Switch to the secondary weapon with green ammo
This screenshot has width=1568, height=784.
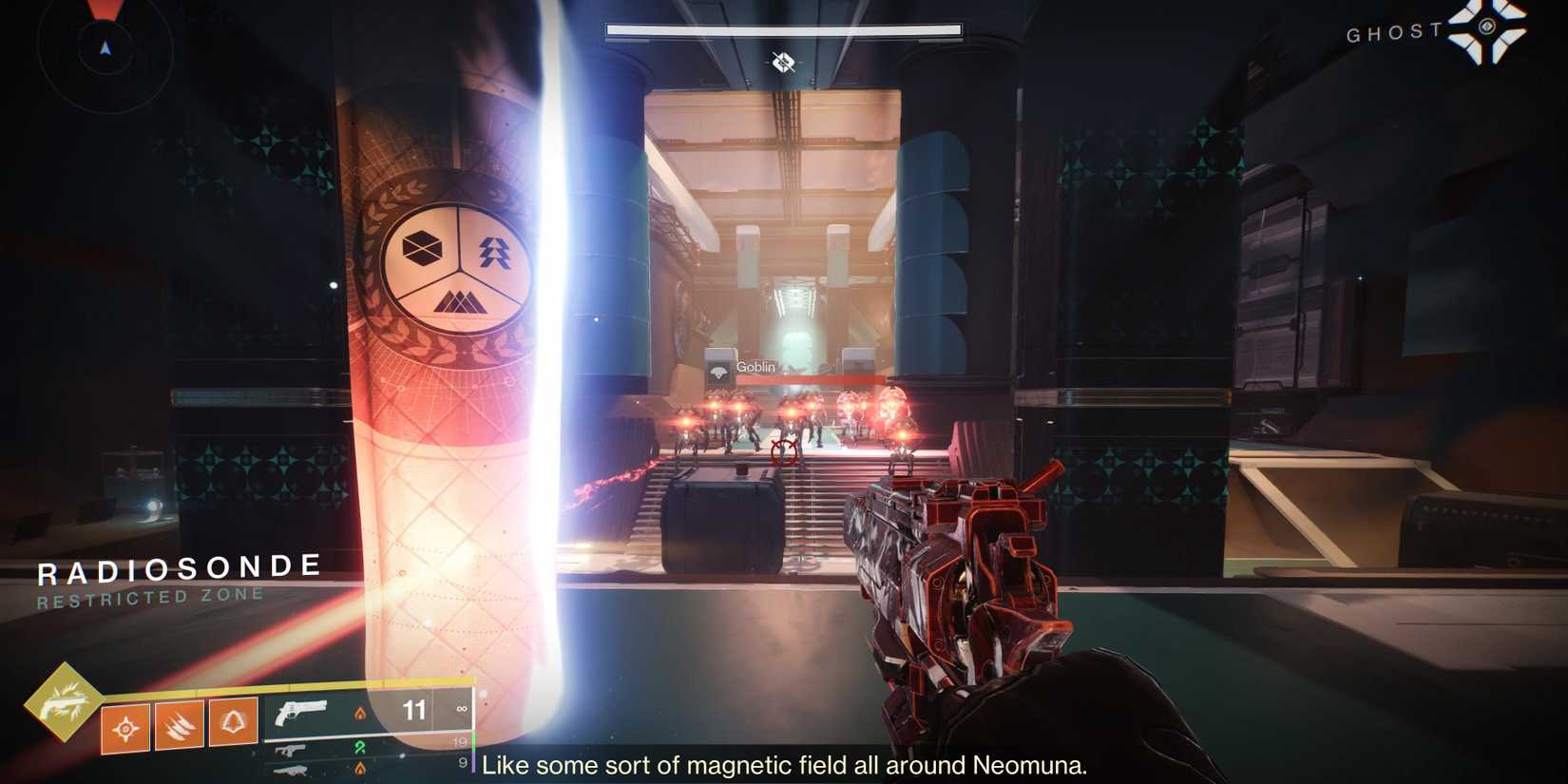[291, 751]
